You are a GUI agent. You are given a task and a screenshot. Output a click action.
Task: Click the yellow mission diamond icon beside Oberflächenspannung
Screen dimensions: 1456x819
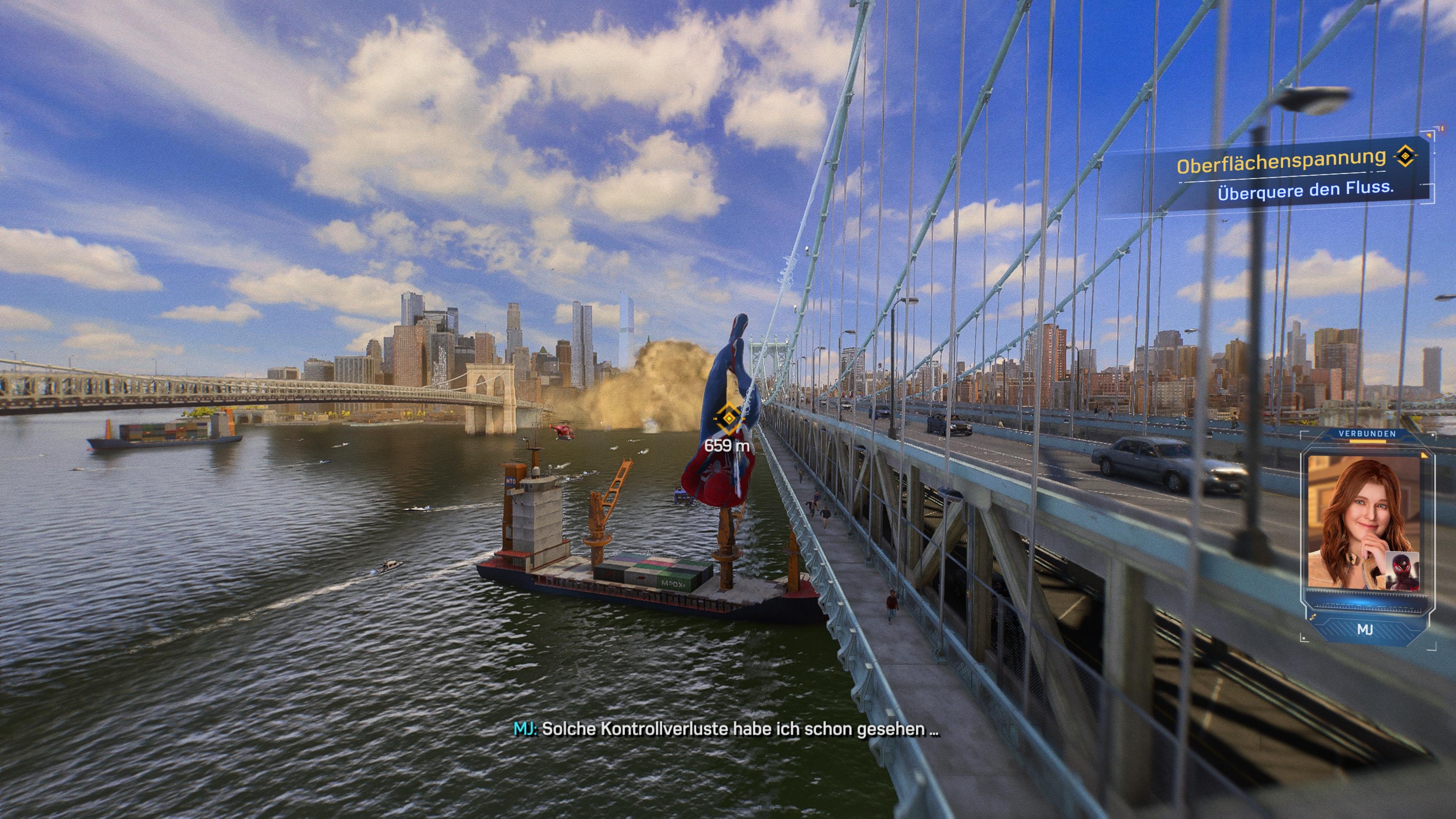[1405, 157]
